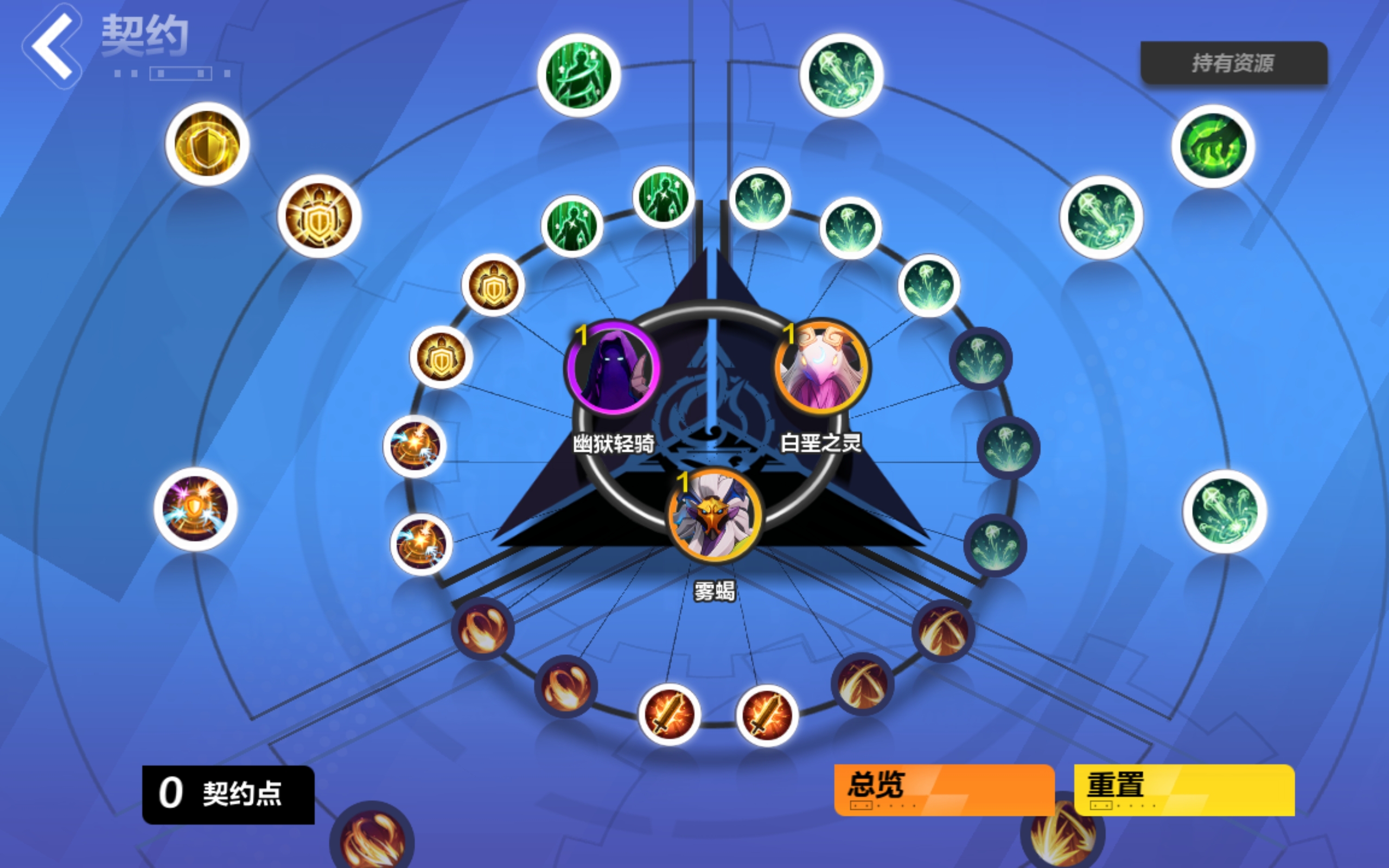
Task: Reset contracts with the 重置 button
Action: (1183, 789)
